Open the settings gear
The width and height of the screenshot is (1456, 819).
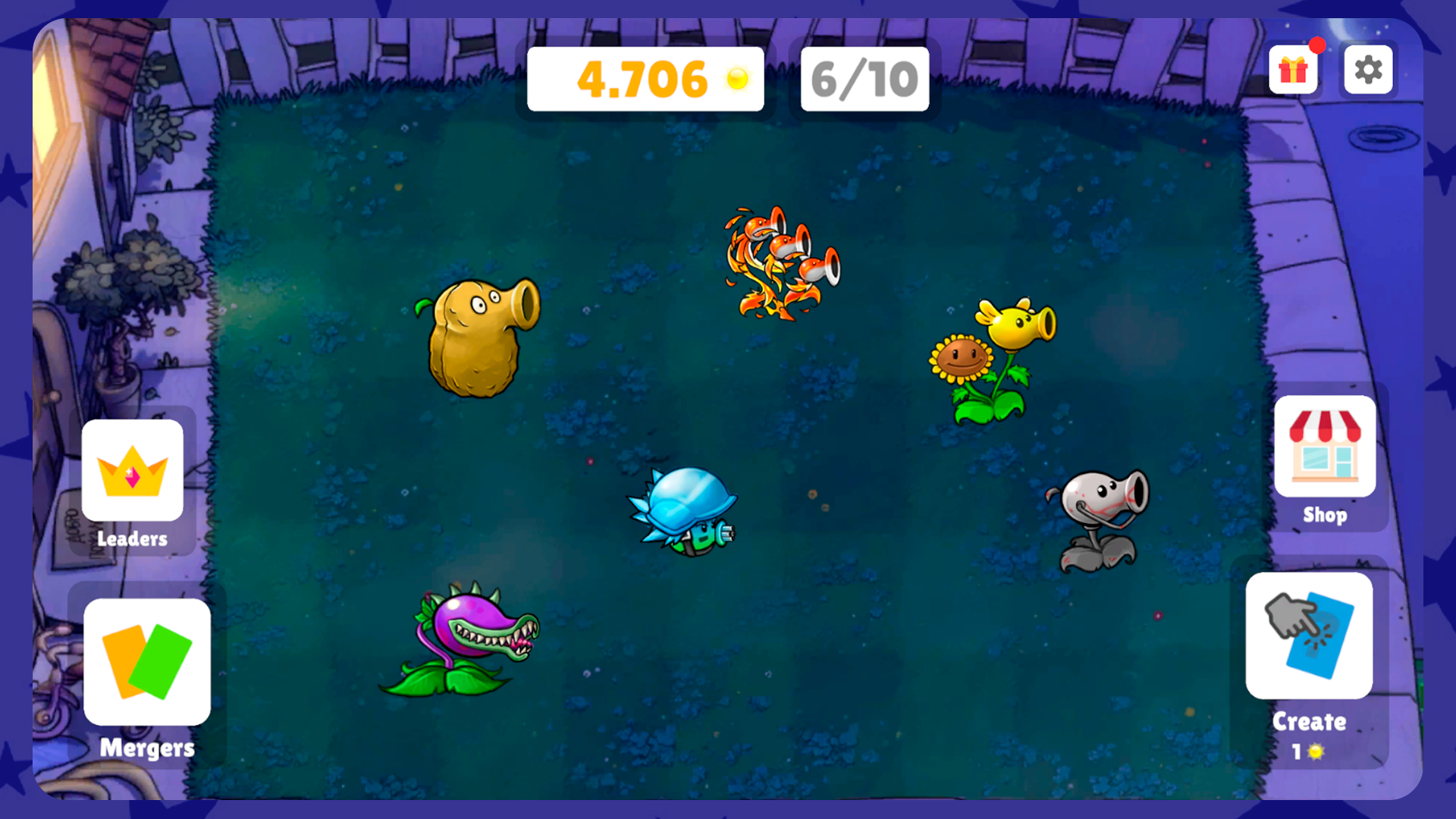point(1368,70)
